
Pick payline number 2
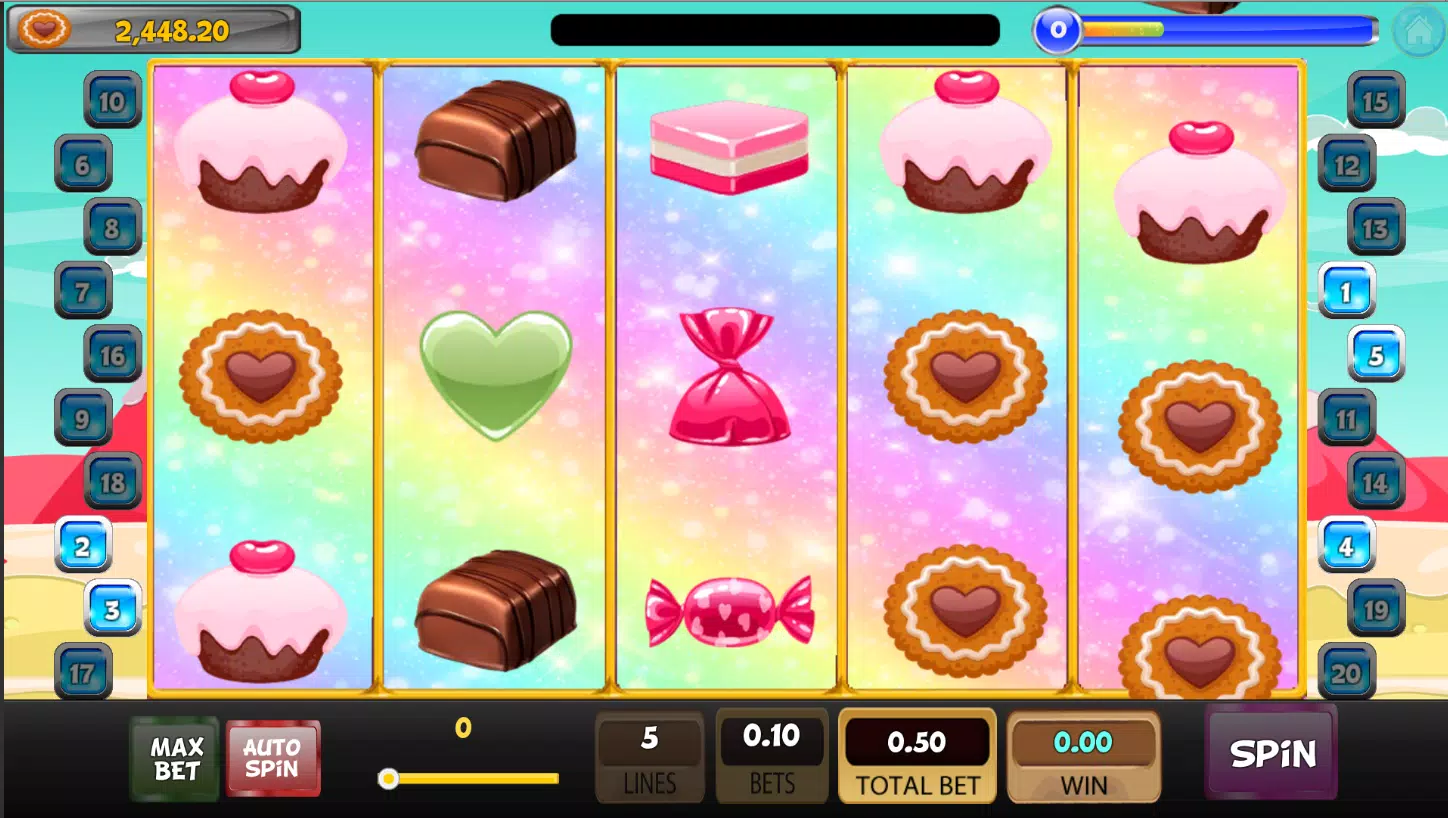pos(83,546)
